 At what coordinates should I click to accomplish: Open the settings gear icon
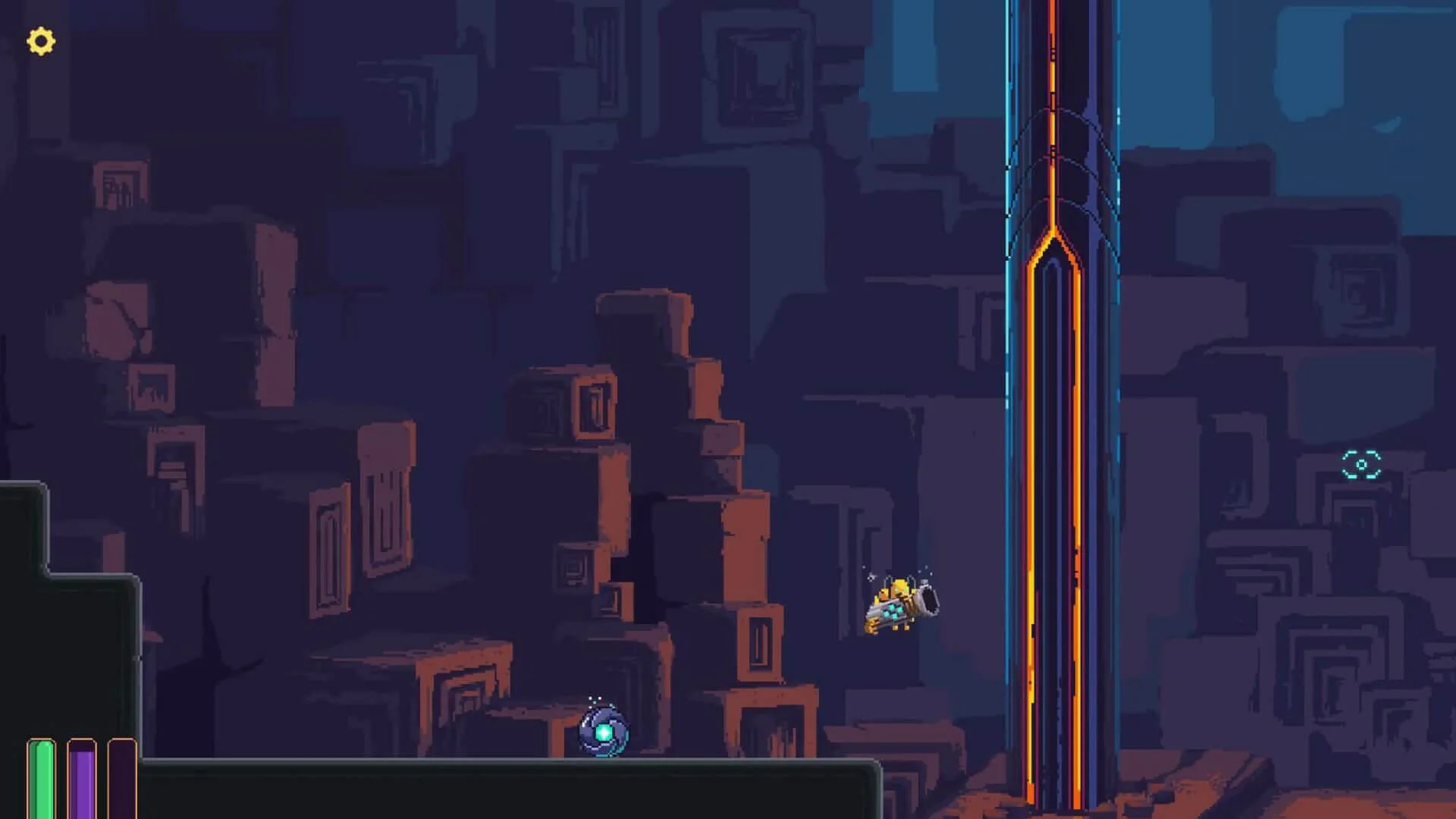point(39,42)
